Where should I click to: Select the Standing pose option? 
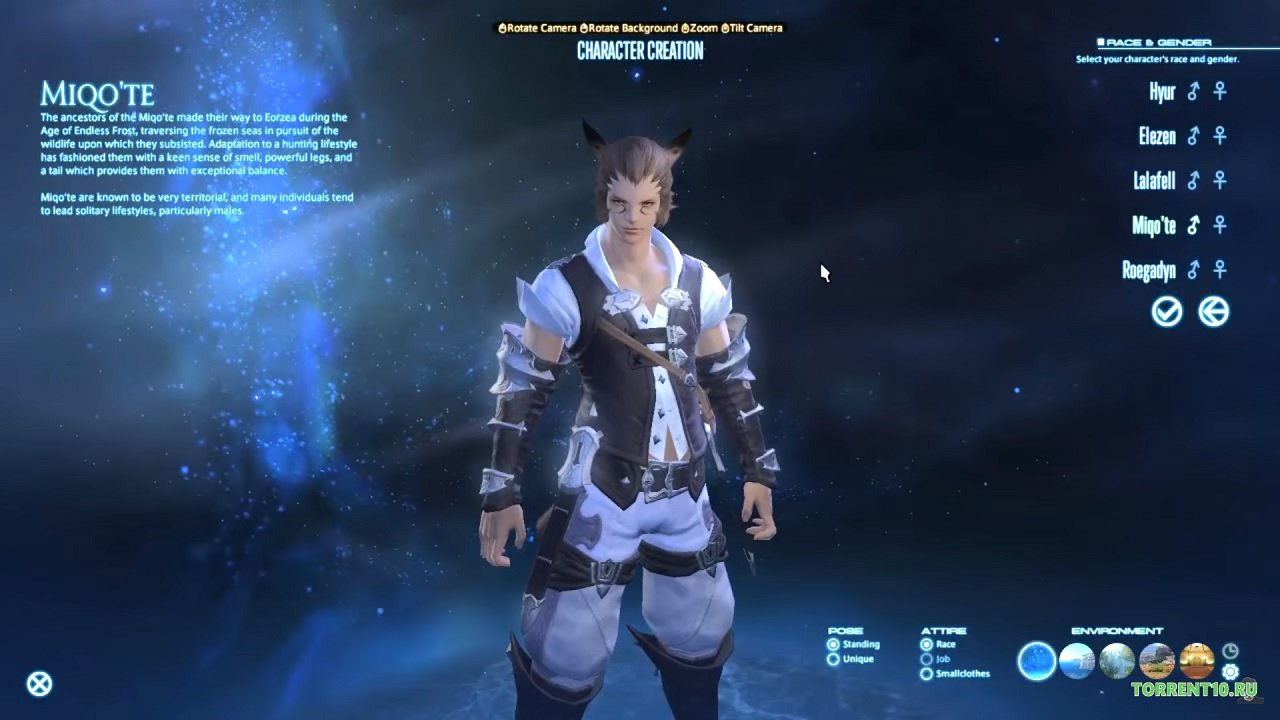tap(834, 645)
